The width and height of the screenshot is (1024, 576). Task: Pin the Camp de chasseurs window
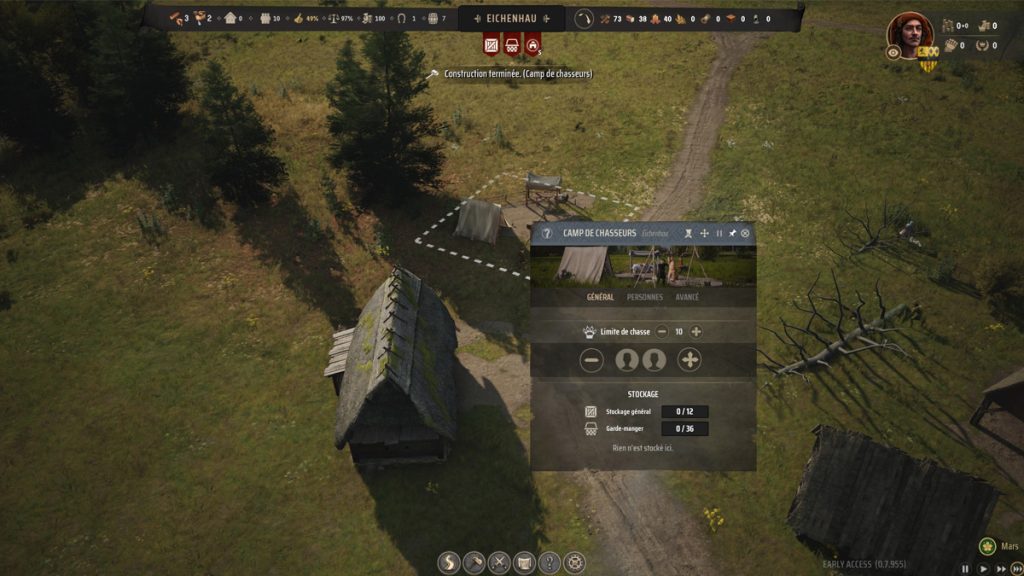click(x=732, y=233)
